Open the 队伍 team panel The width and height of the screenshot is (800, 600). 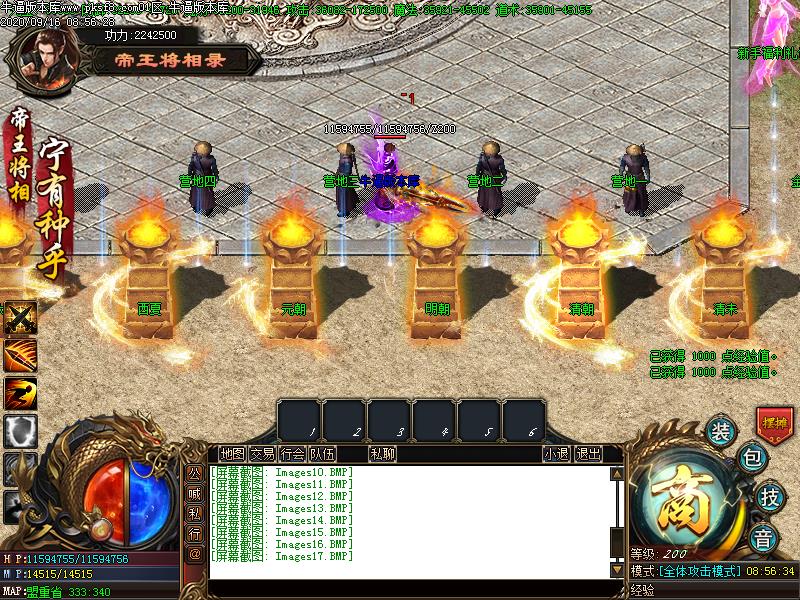(x=322, y=454)
